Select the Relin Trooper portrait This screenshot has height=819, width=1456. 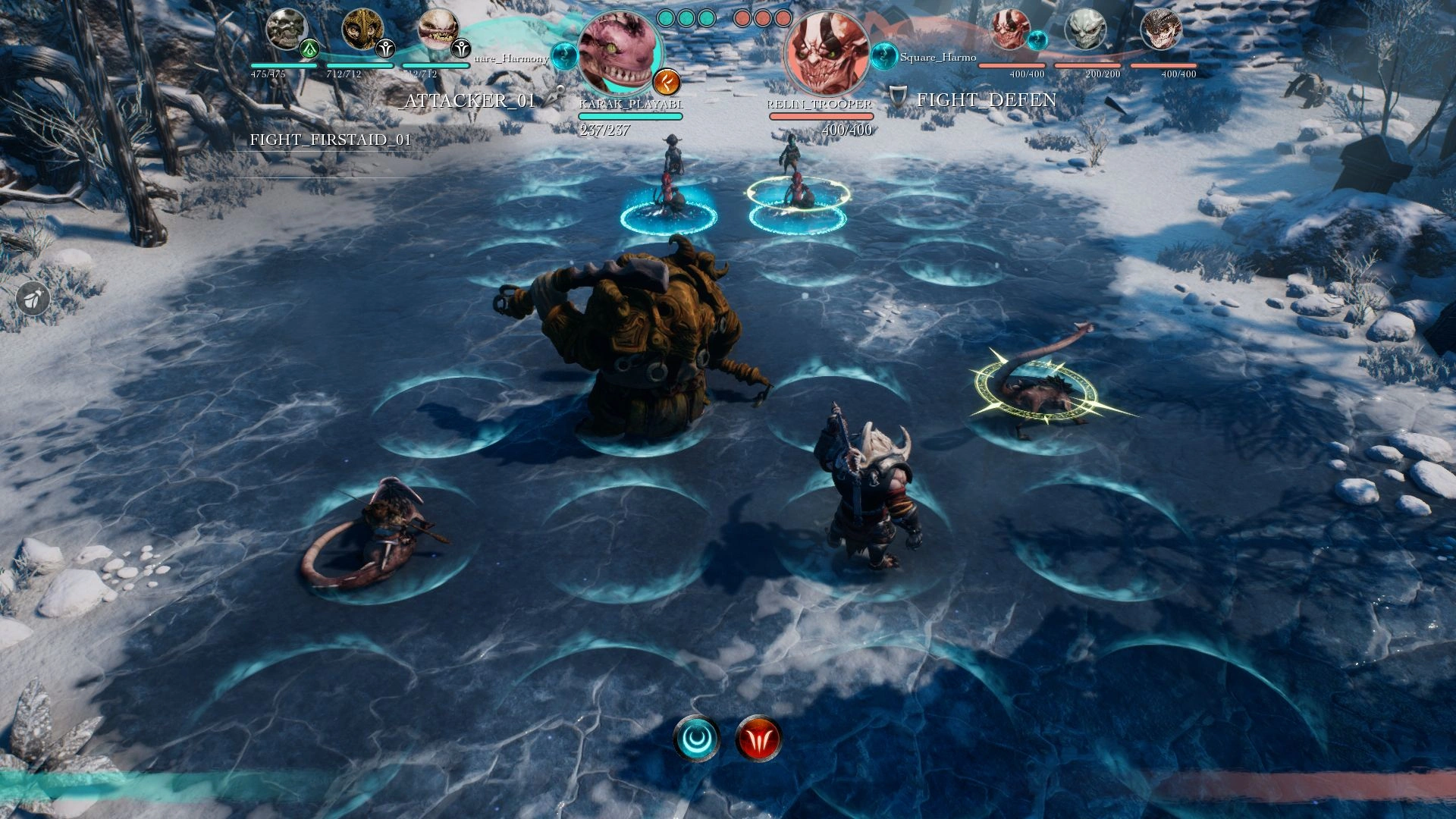826,53
